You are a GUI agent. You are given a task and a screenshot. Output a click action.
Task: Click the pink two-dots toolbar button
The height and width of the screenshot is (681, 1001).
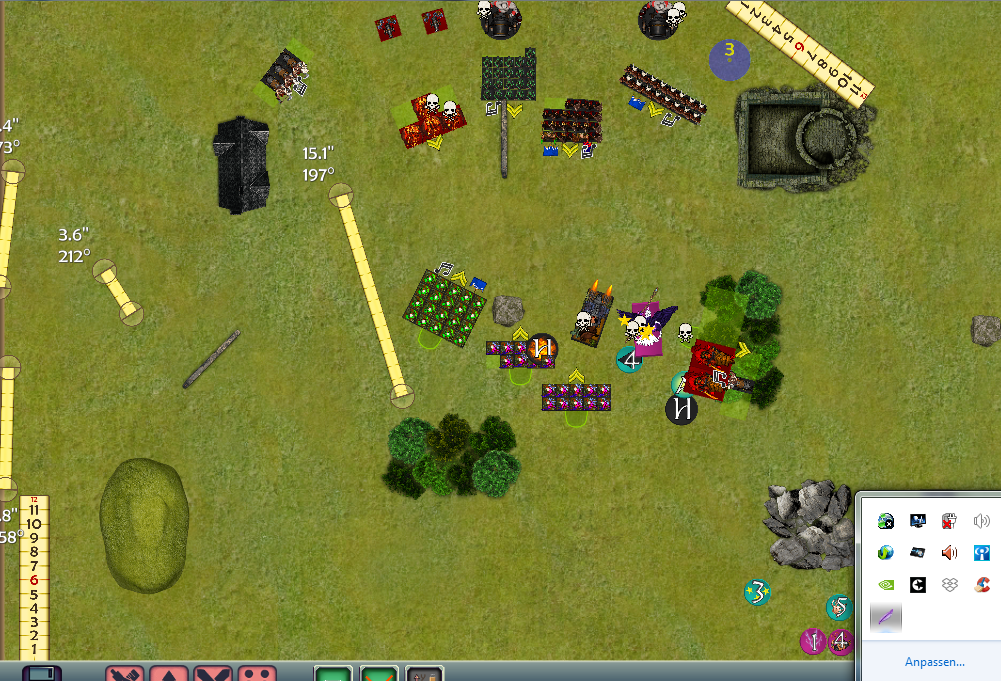[x=258, y=674]
